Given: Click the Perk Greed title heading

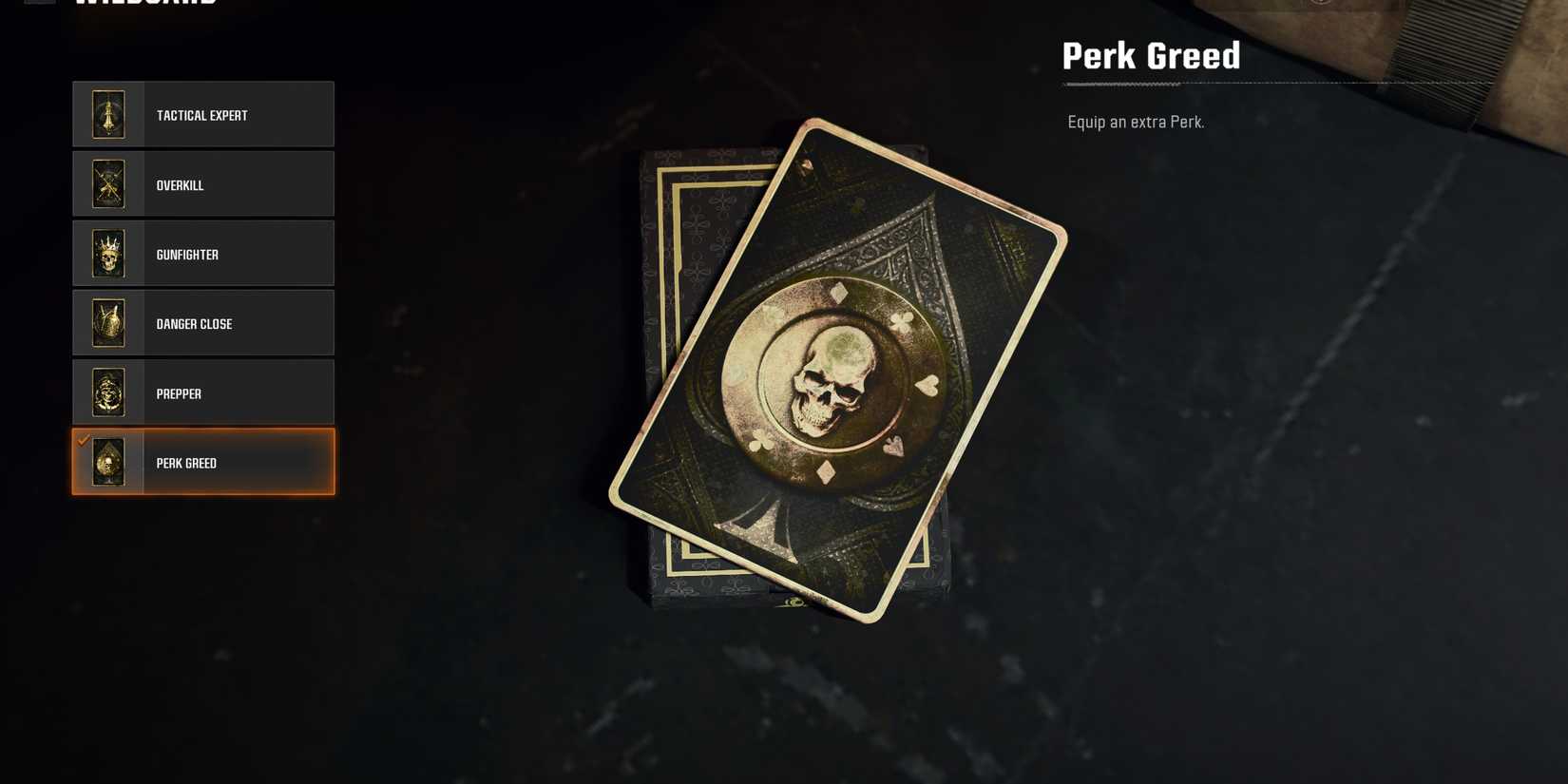Looking at the screenshot, I should [x=1150, y=55].
